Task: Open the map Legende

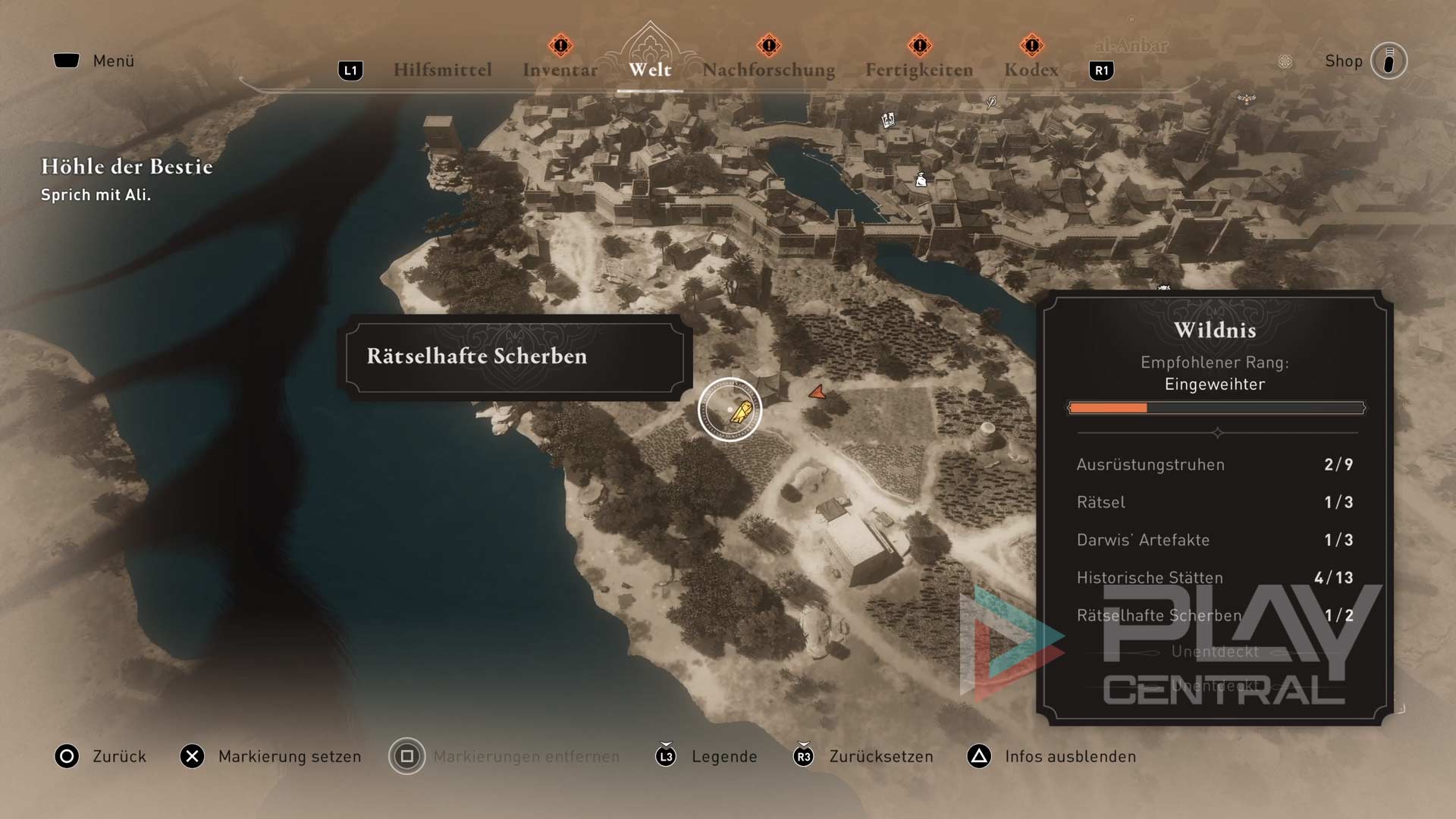Action: click(723, 756)
